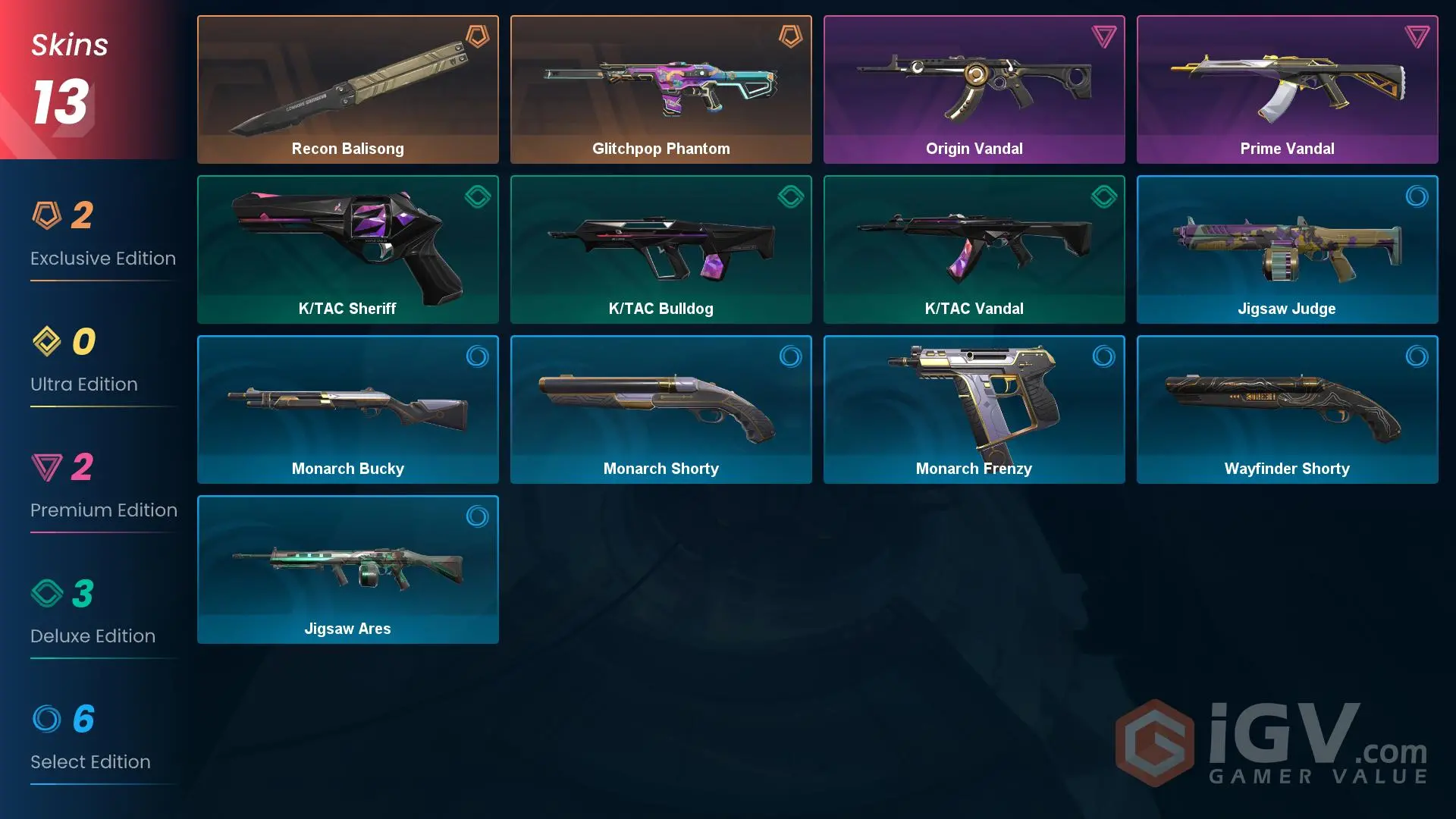Image resolution: width=1456 pixels, height=819 pixels.
Task: Click the K/TAC Bulldog name label
Action: 661,309
